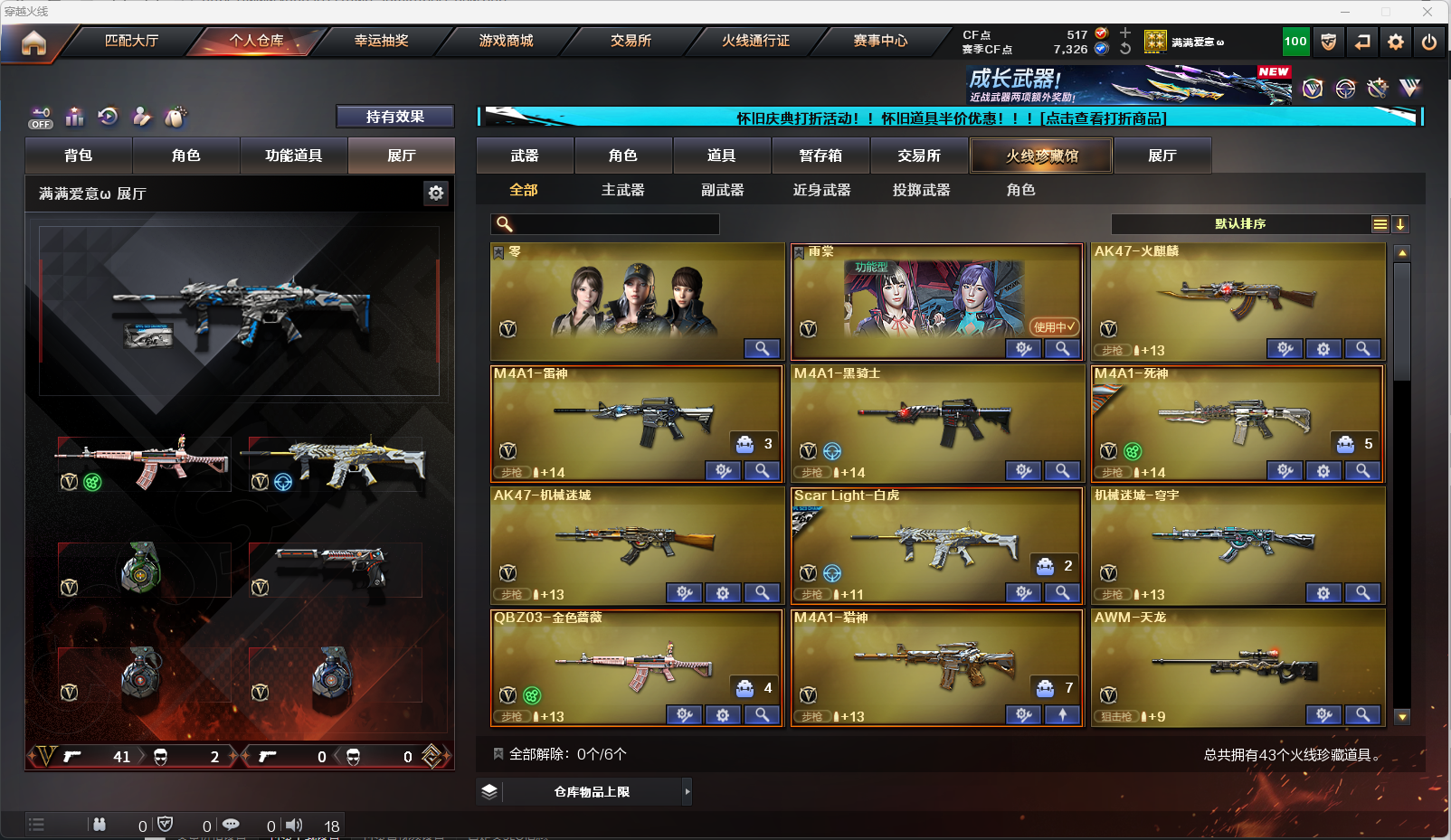Image resolution: width=1451 pixels, height=840 pixels.
Task: Switch to the 交易所 top menu
Action: (631, 41)
